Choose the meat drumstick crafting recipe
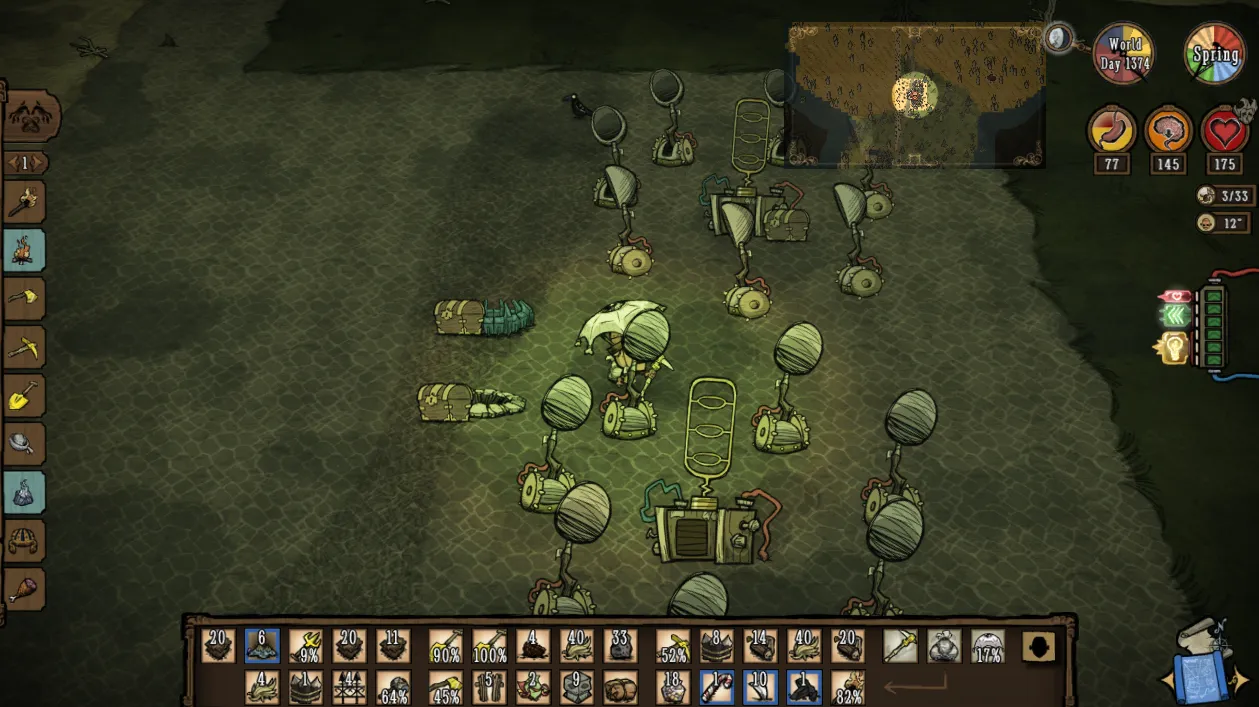This screenshot has width=1259, height=707. tap(24, 588)
